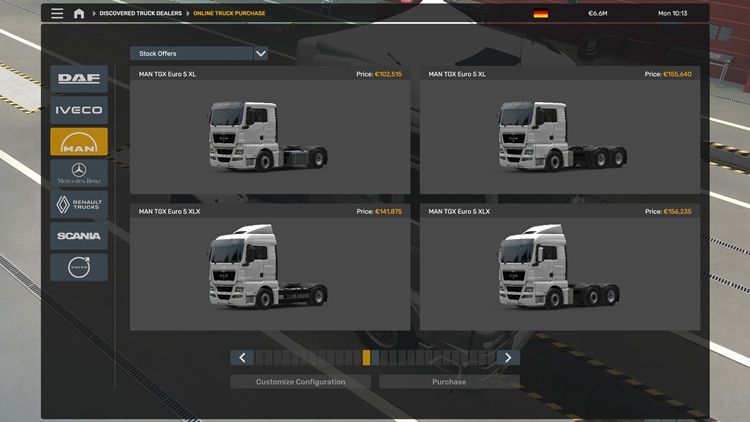Choose the Volvo brand tab
Screen dimensions: 750x422
(79, 268)
